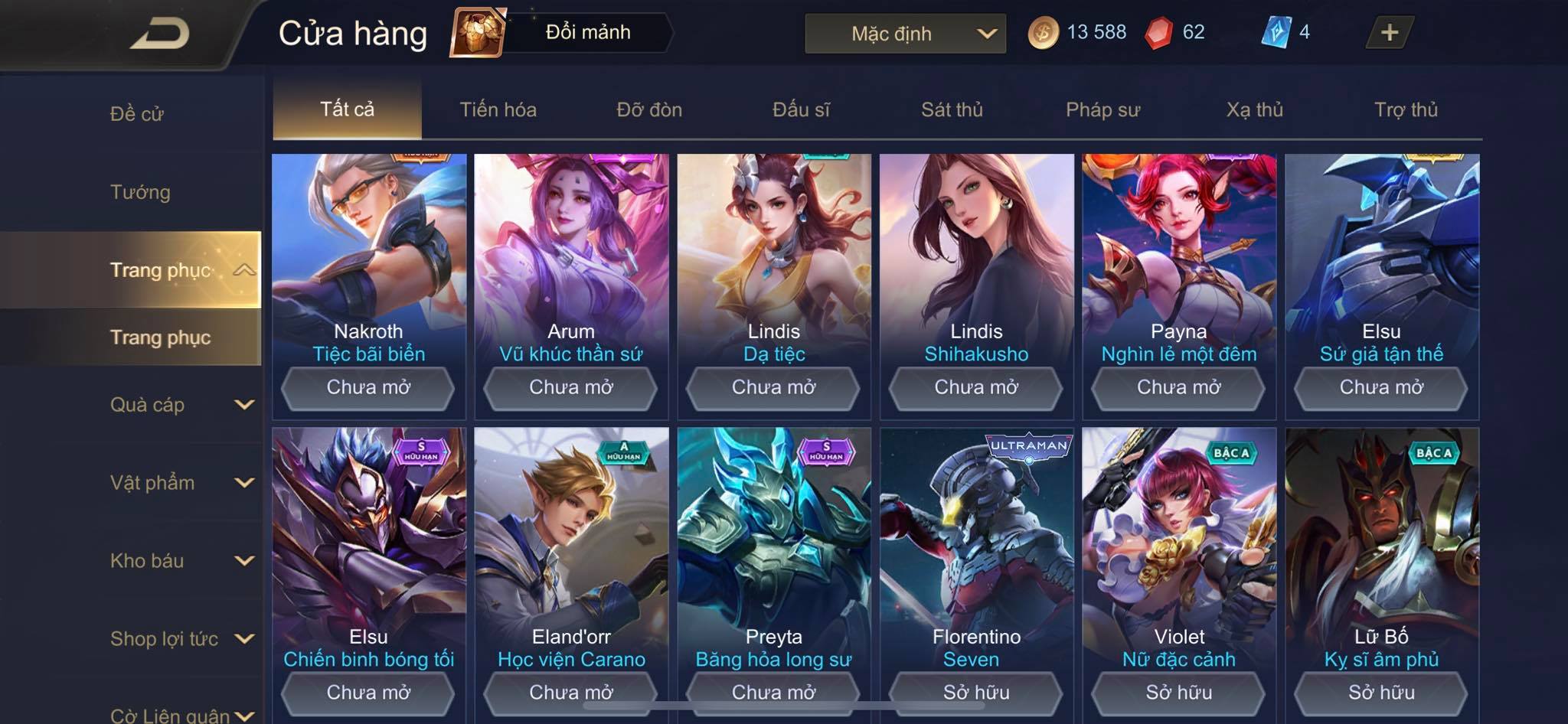1568x724 pixels.
Task: Open the Xạ thủ tab
Action: click(1254, 109)
